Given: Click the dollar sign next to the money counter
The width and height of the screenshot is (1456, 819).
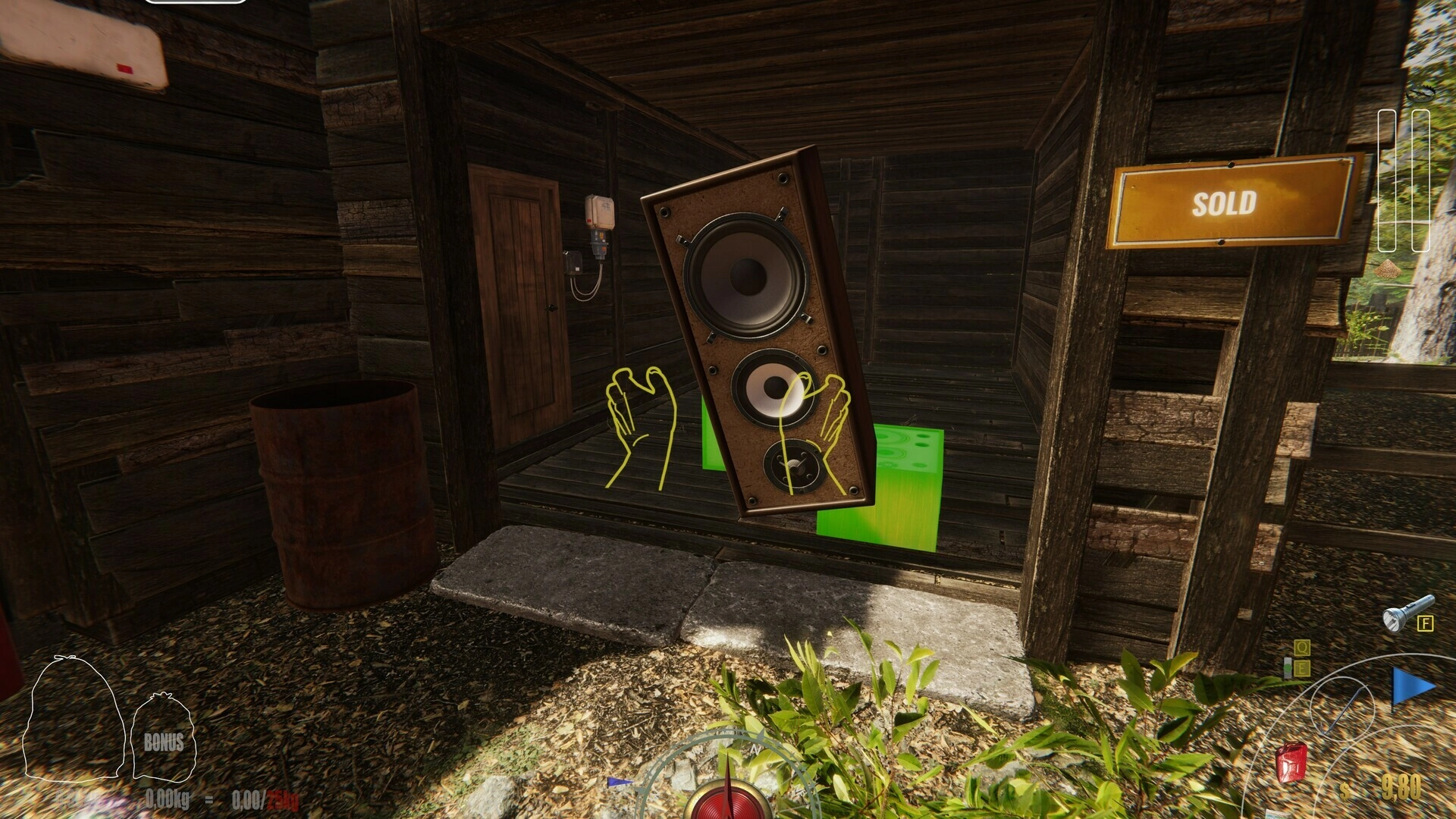Looking at the screenshot, I should click(x=1345, y=789).
